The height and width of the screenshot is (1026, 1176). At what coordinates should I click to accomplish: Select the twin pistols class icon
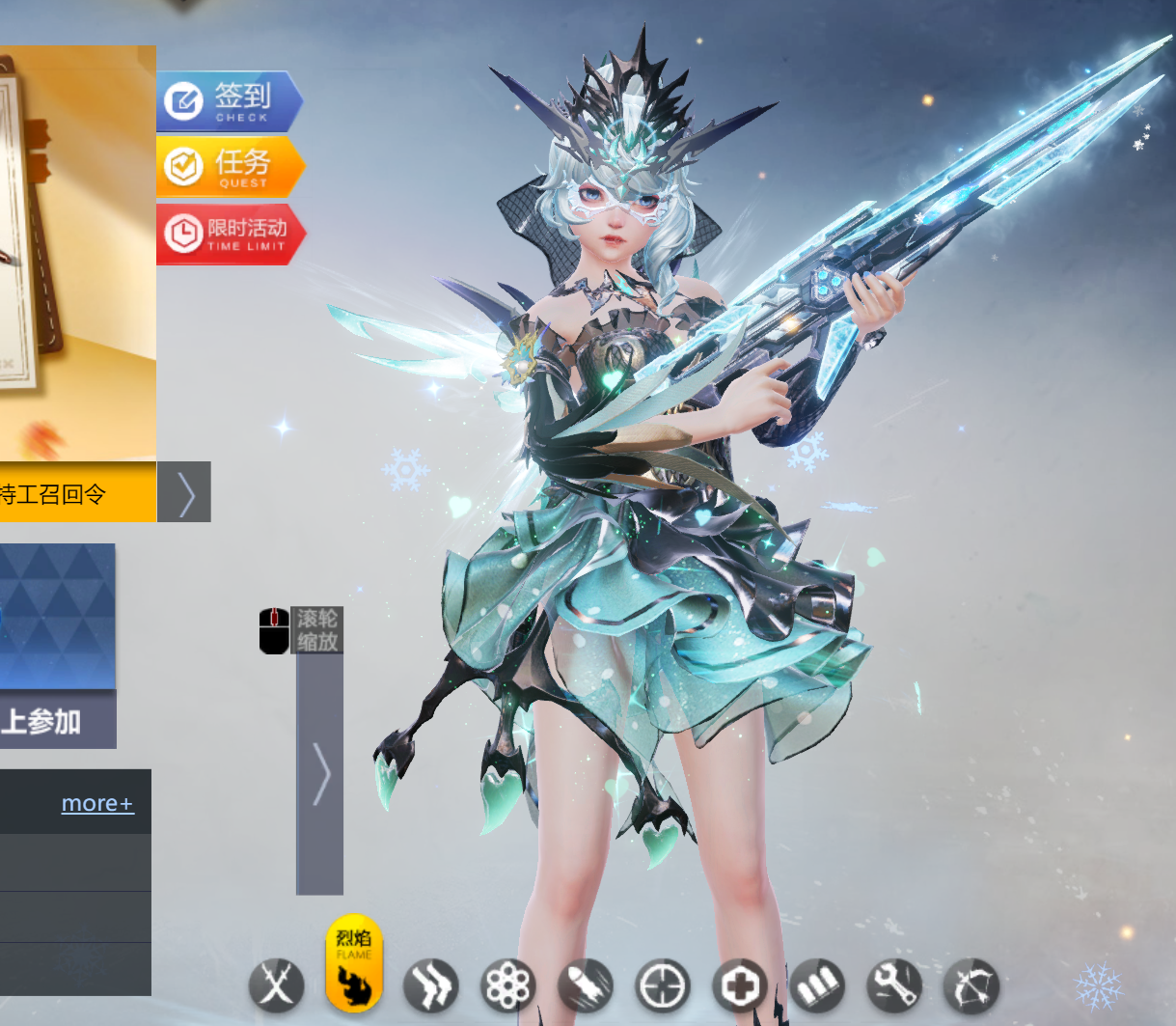click(x=430, y=985)
